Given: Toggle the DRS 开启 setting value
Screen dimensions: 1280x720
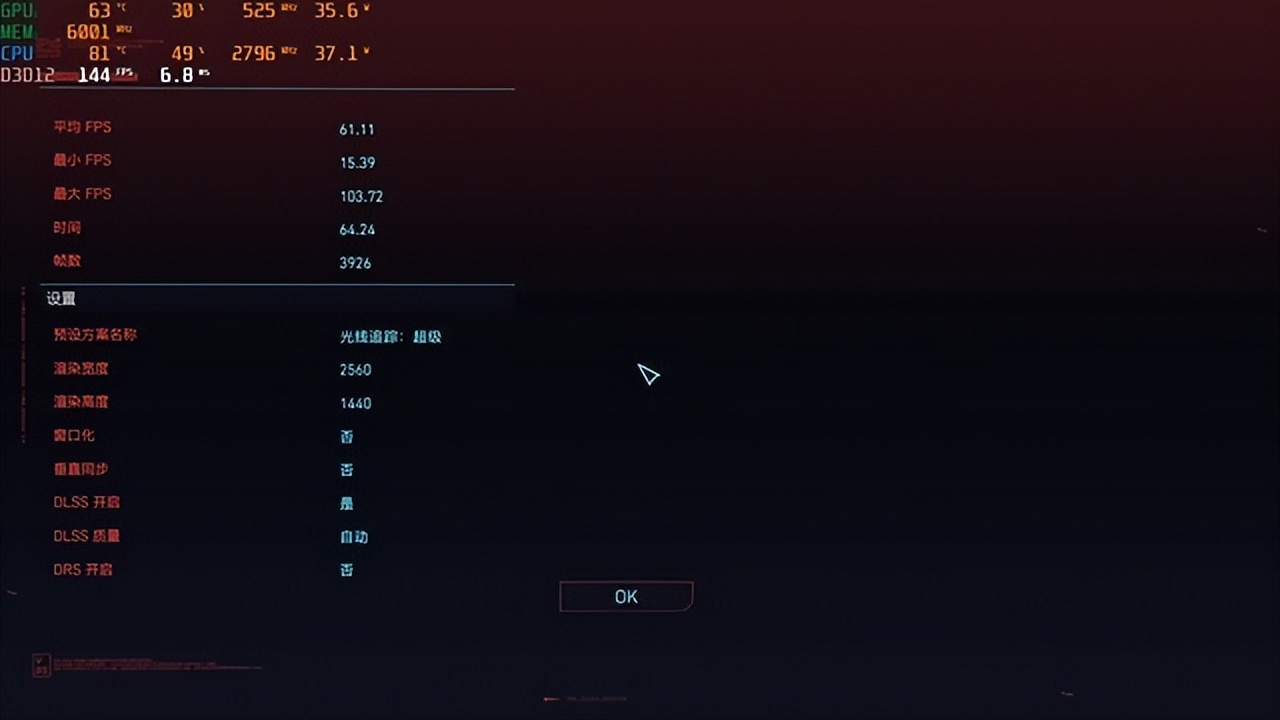Looking at the screenshot, I should (x=347, y=569).
